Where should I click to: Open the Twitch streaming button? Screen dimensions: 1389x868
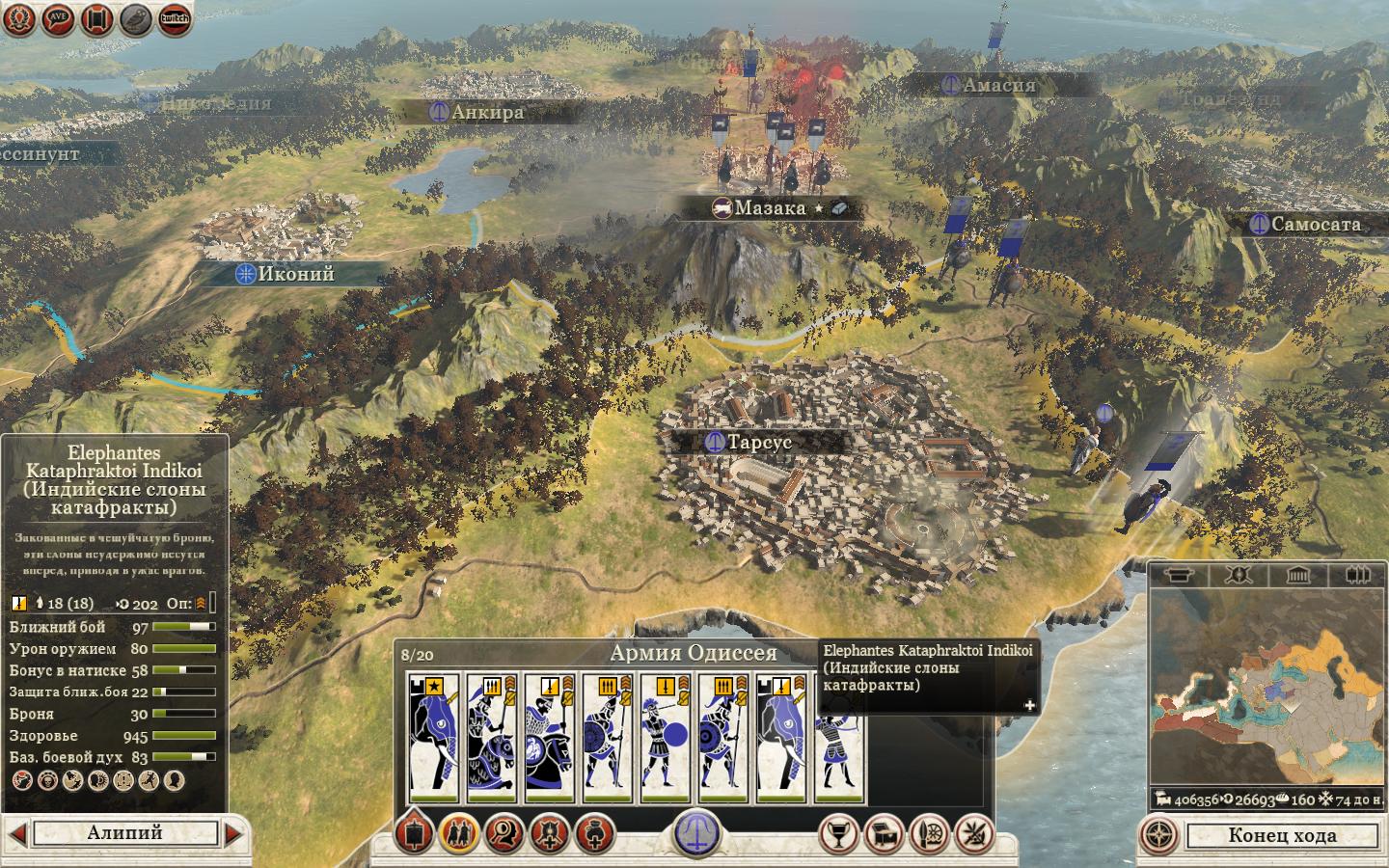coord(175,18)
